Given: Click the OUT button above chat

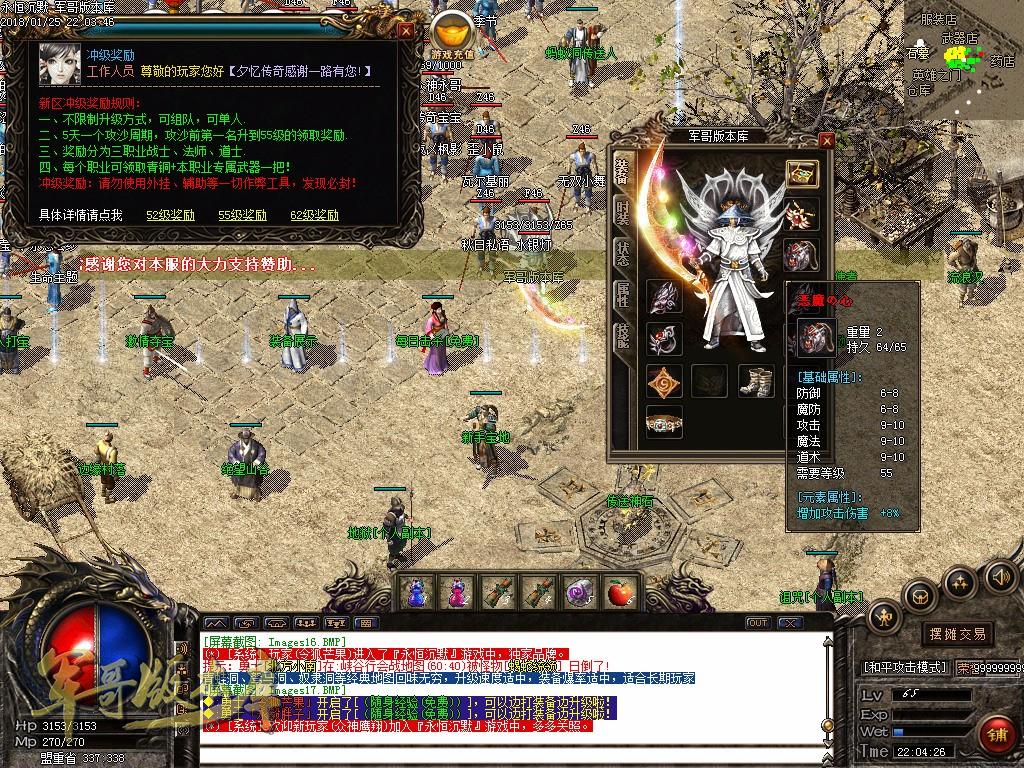Looking at the screenshot, I should 758,623.
